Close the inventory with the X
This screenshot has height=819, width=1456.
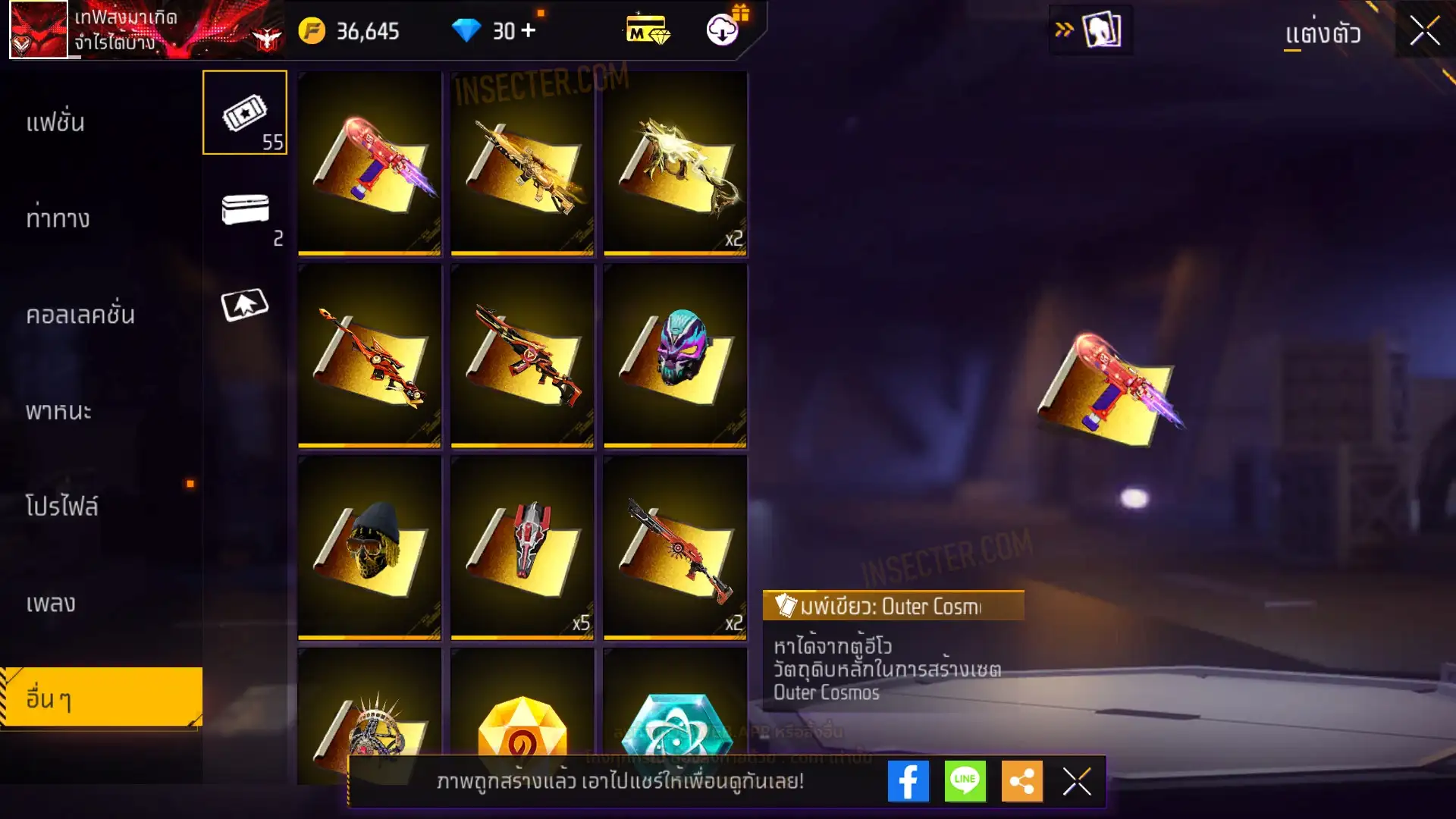point(1424,31)
